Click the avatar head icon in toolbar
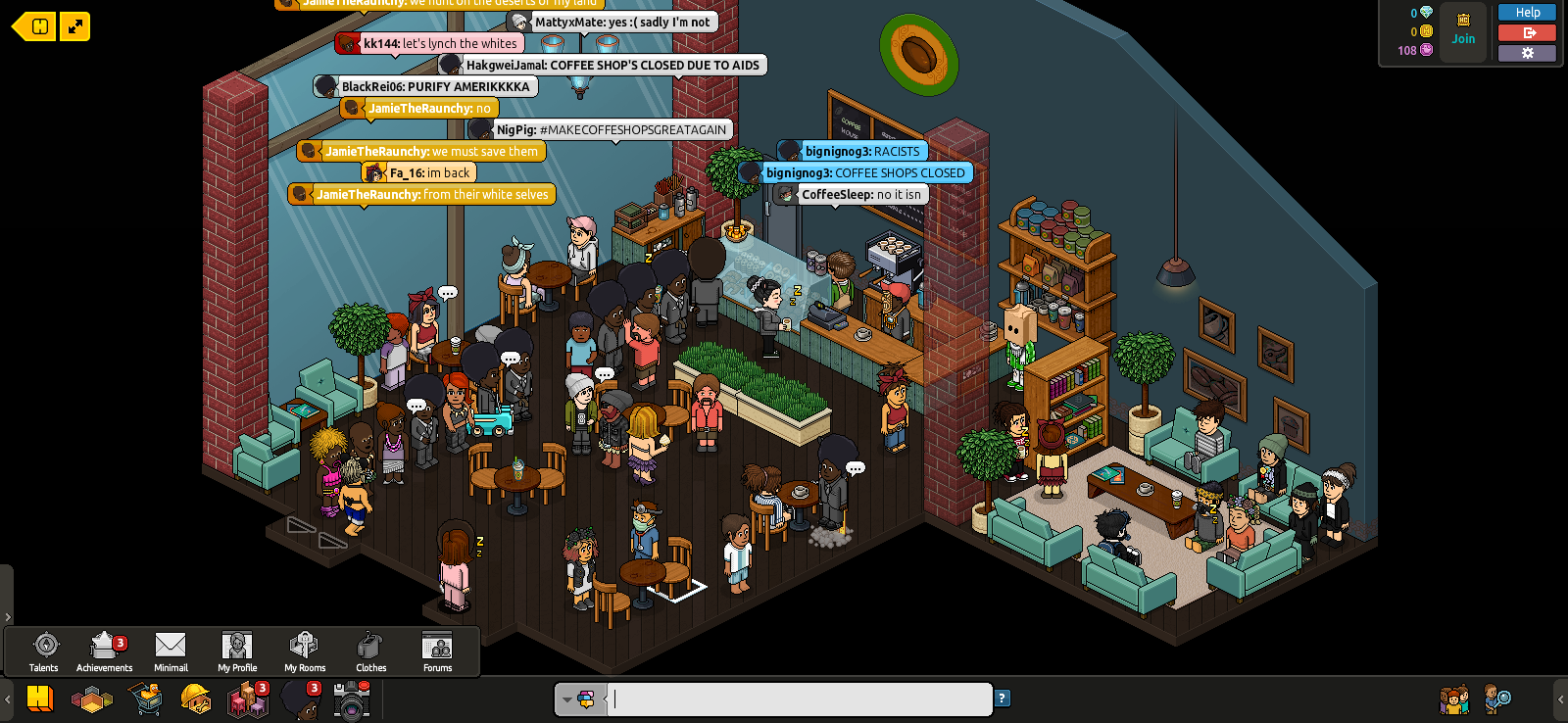 [x=300, y=700]
